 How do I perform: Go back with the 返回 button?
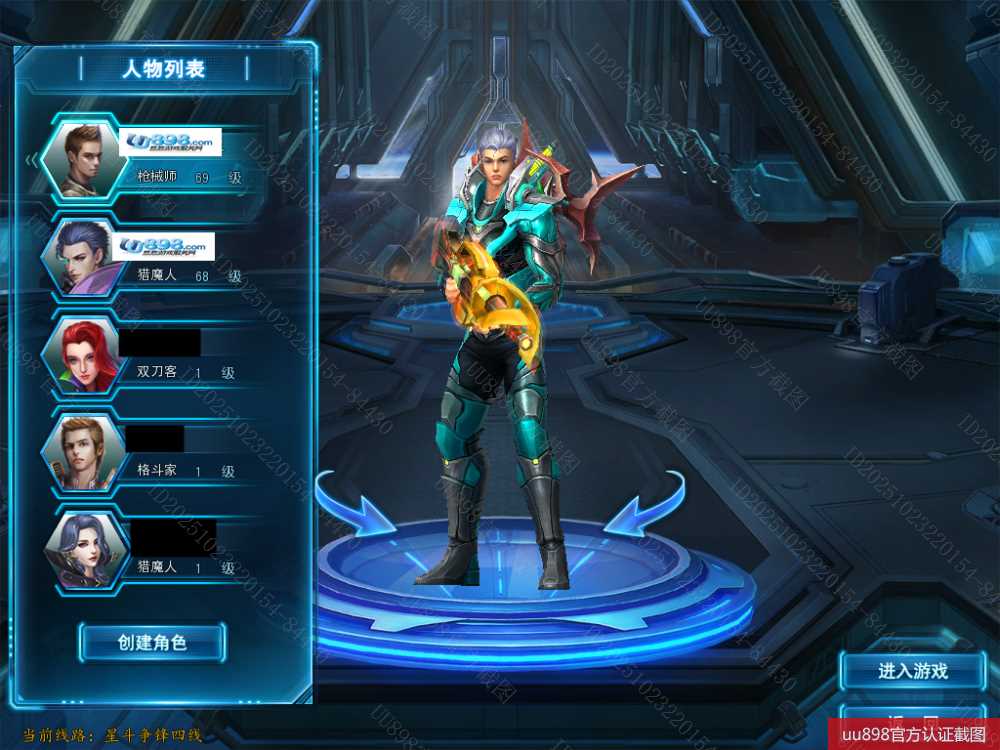coord(912,719)
